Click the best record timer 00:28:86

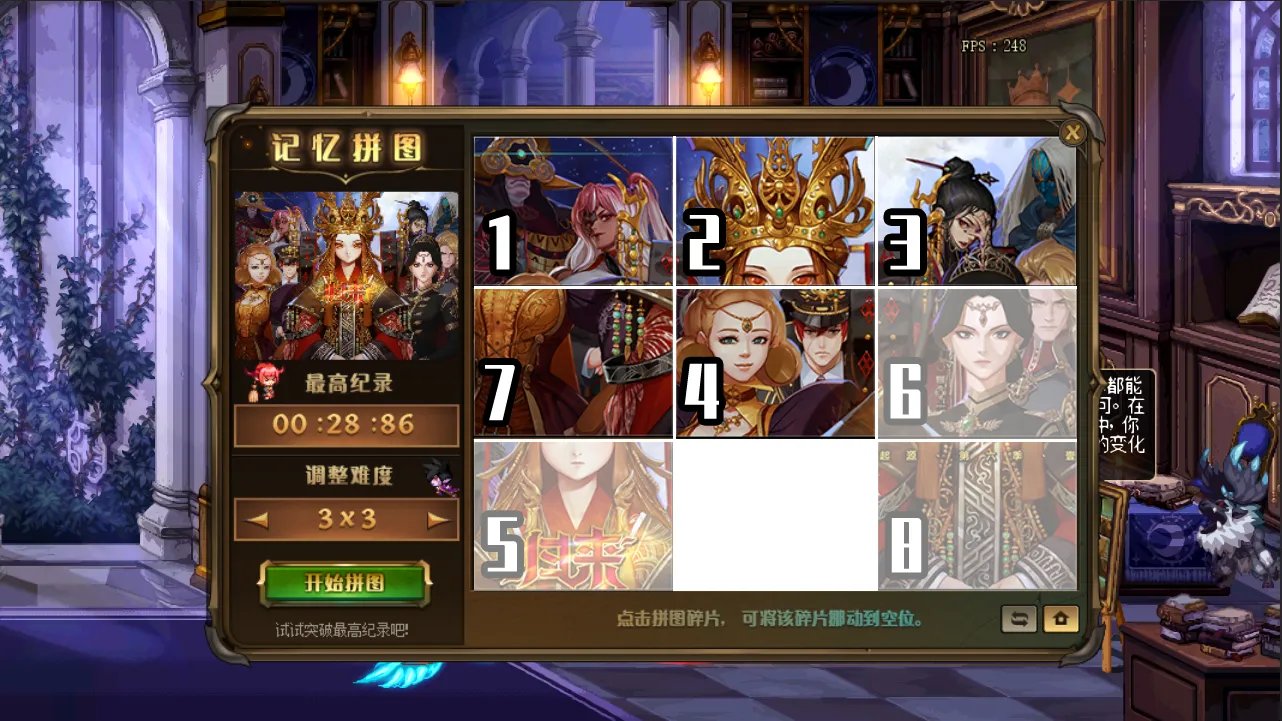[x=346, y=424]
